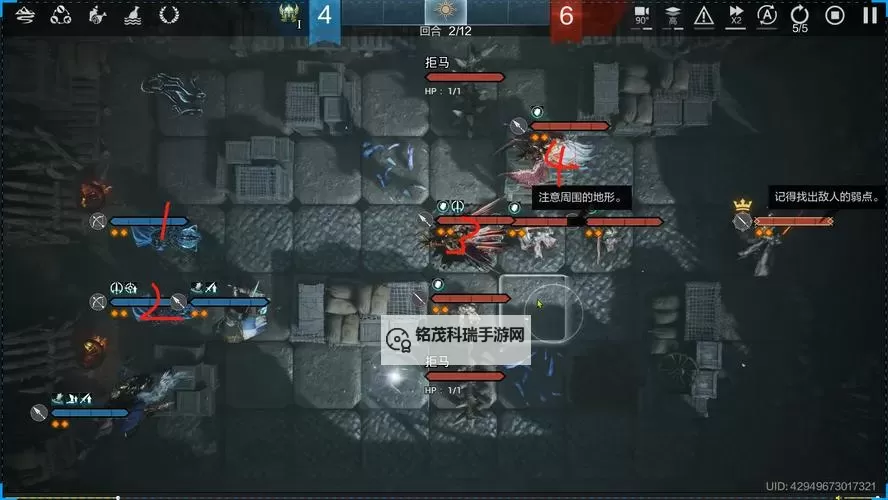
Task: Toggle X2 fast-forward speed
Action: tap(736, 15)
